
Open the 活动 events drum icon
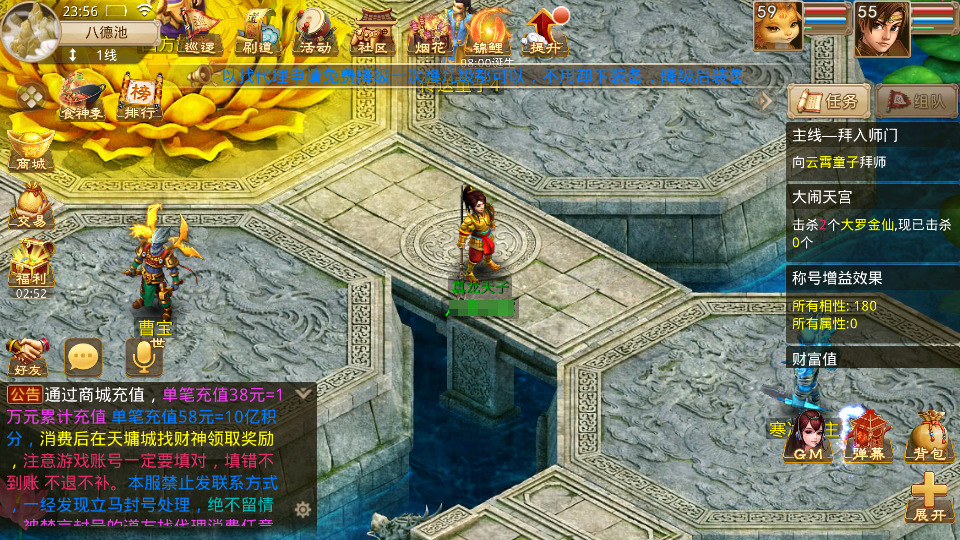(314, 32)
